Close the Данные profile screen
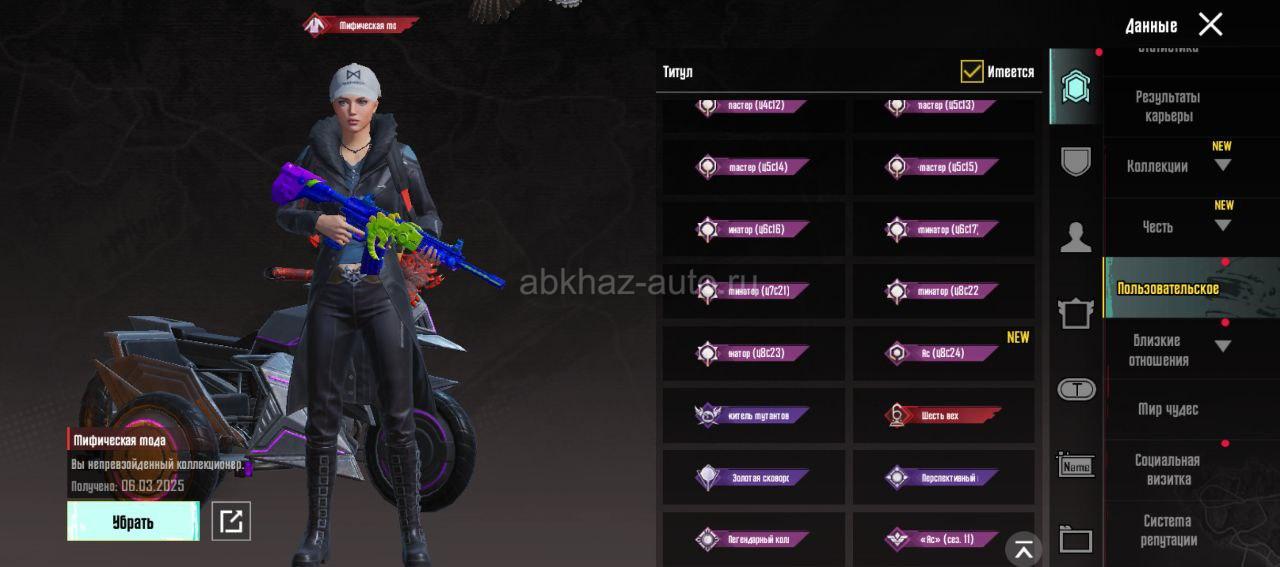This screenshot has width=1280, height=567. [x=1210, y=25]
